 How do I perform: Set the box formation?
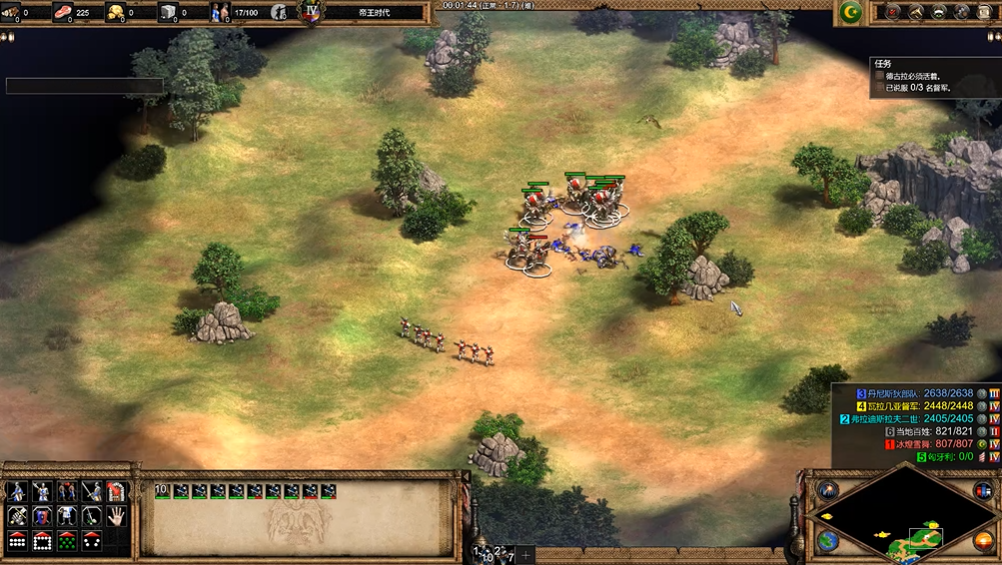(42, 541)
